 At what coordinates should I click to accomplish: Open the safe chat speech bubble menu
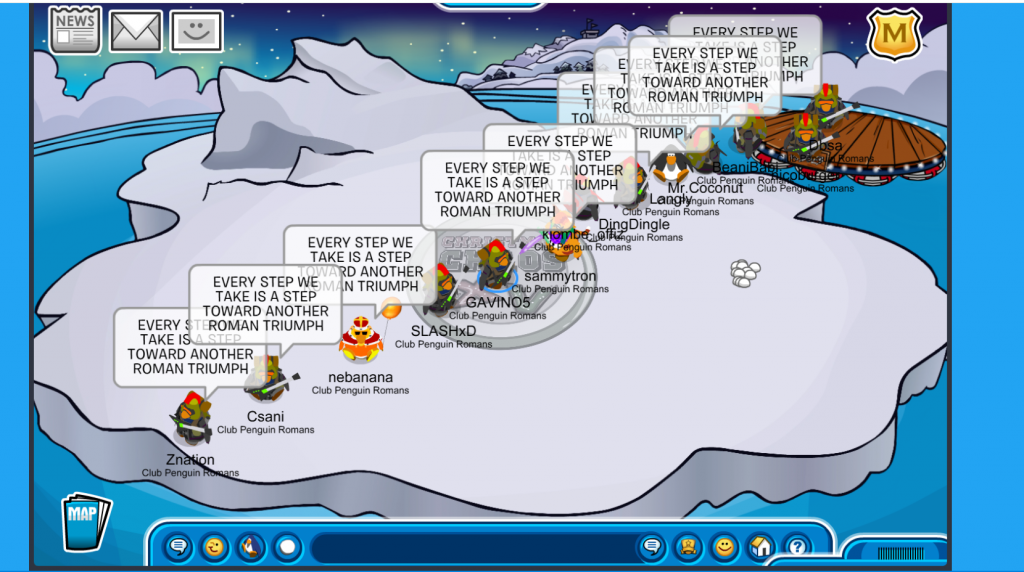click(178, 547)
